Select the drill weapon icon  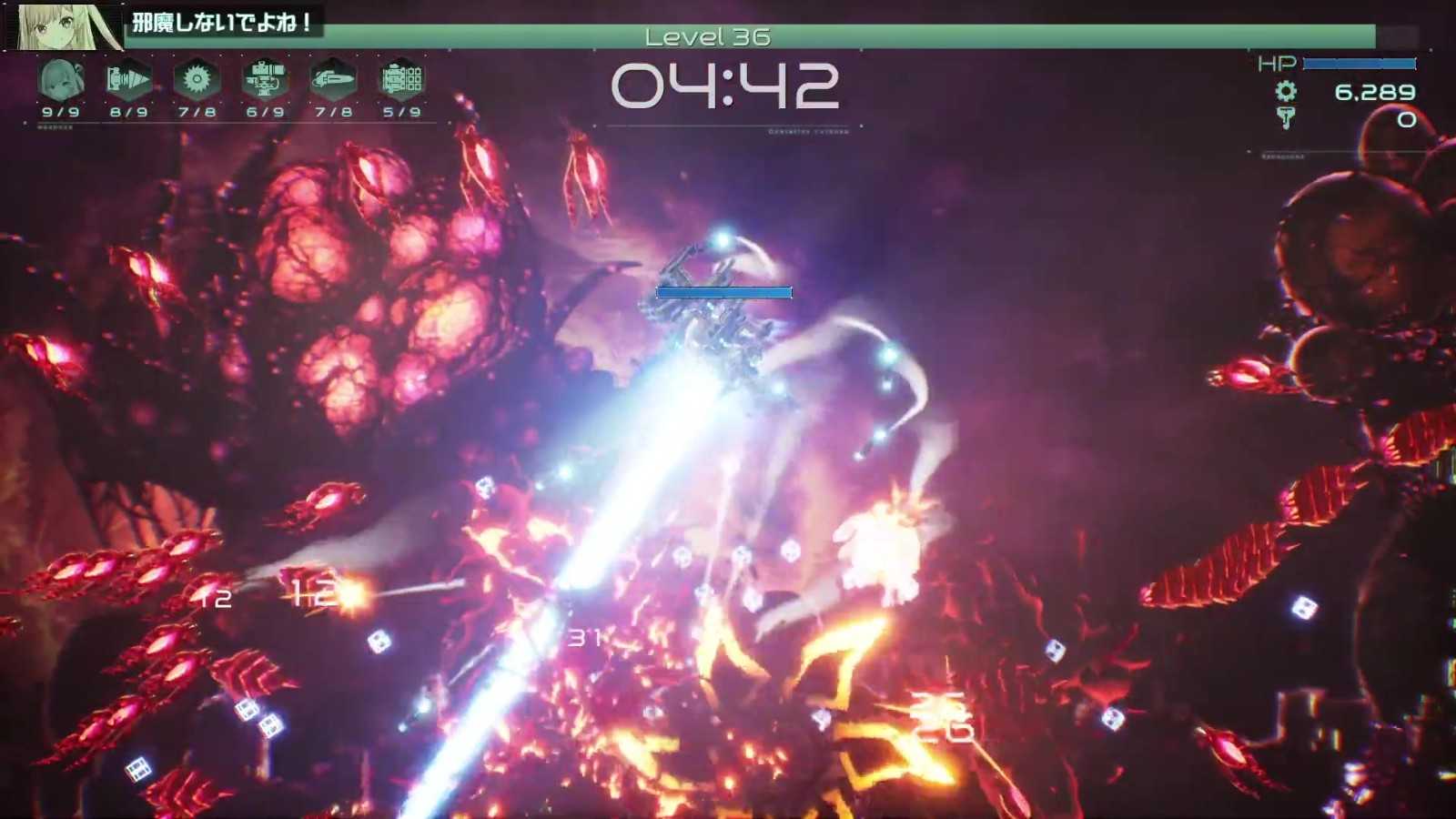tap(128, 80)
